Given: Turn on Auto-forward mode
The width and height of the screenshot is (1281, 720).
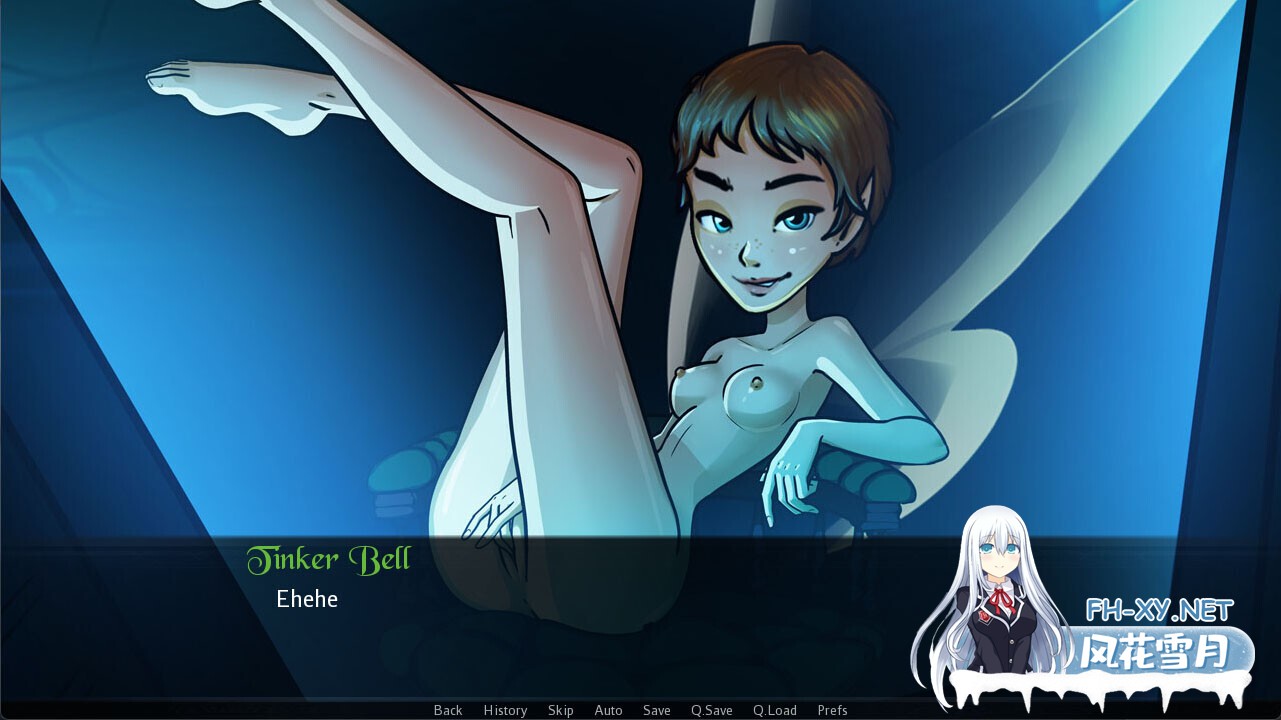Looking at the screenshot, I should point(608,710).
